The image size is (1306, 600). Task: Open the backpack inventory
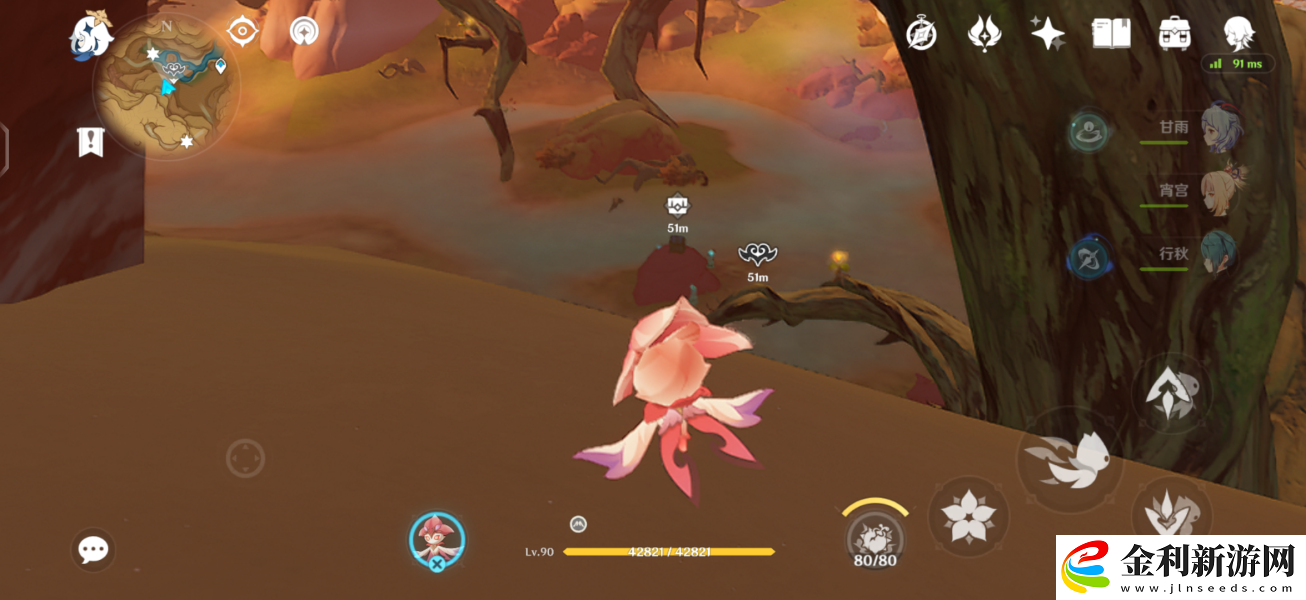pos(1175,34)
